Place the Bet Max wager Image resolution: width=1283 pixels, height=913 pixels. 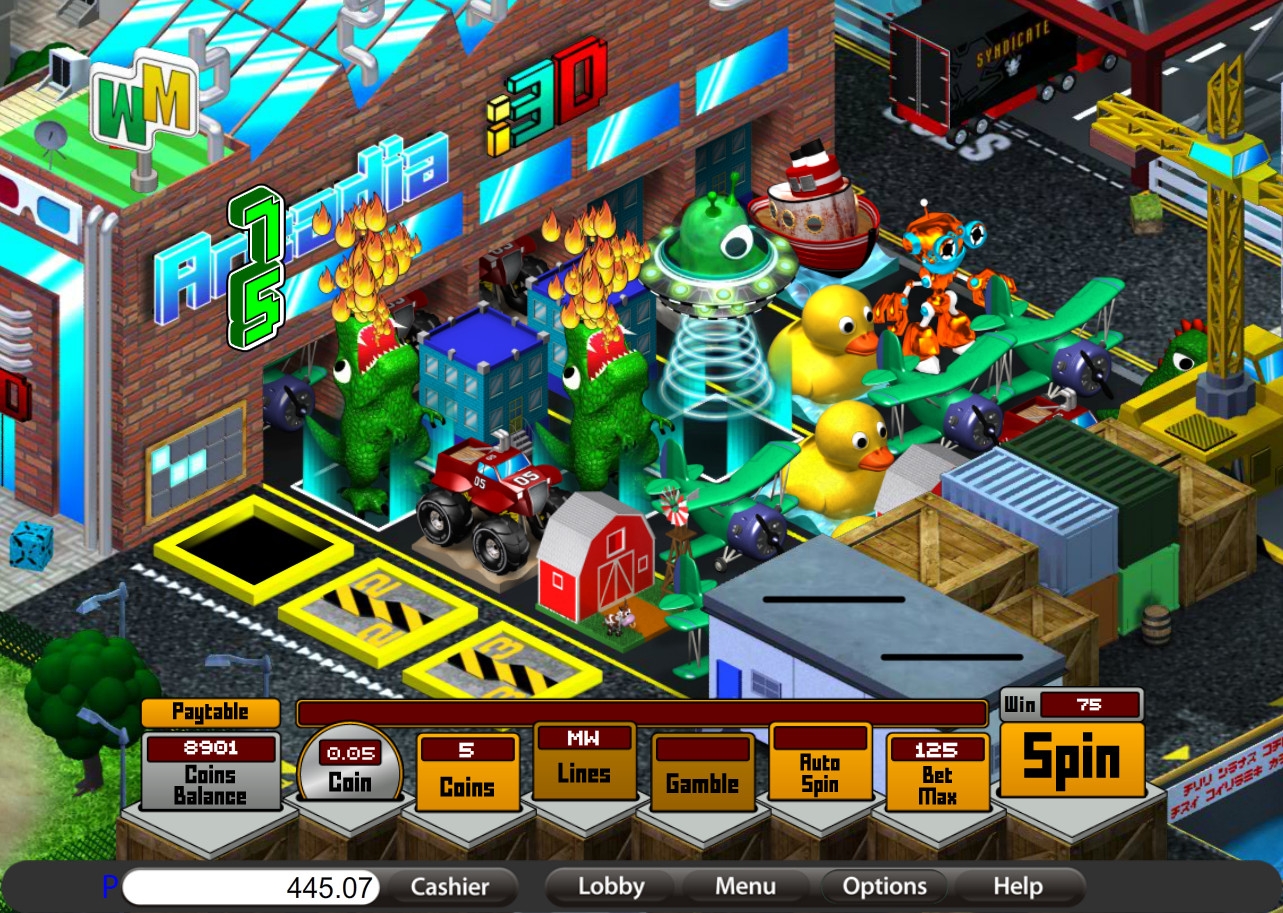pyautogui.click(x=936, y=774)
